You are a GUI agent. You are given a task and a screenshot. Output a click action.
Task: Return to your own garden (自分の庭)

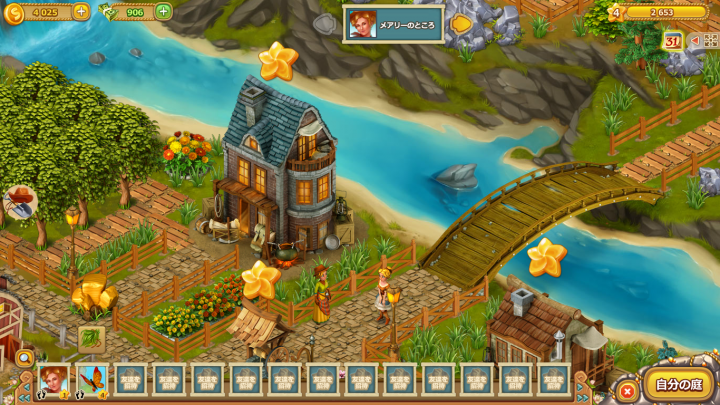coord(678,385)
